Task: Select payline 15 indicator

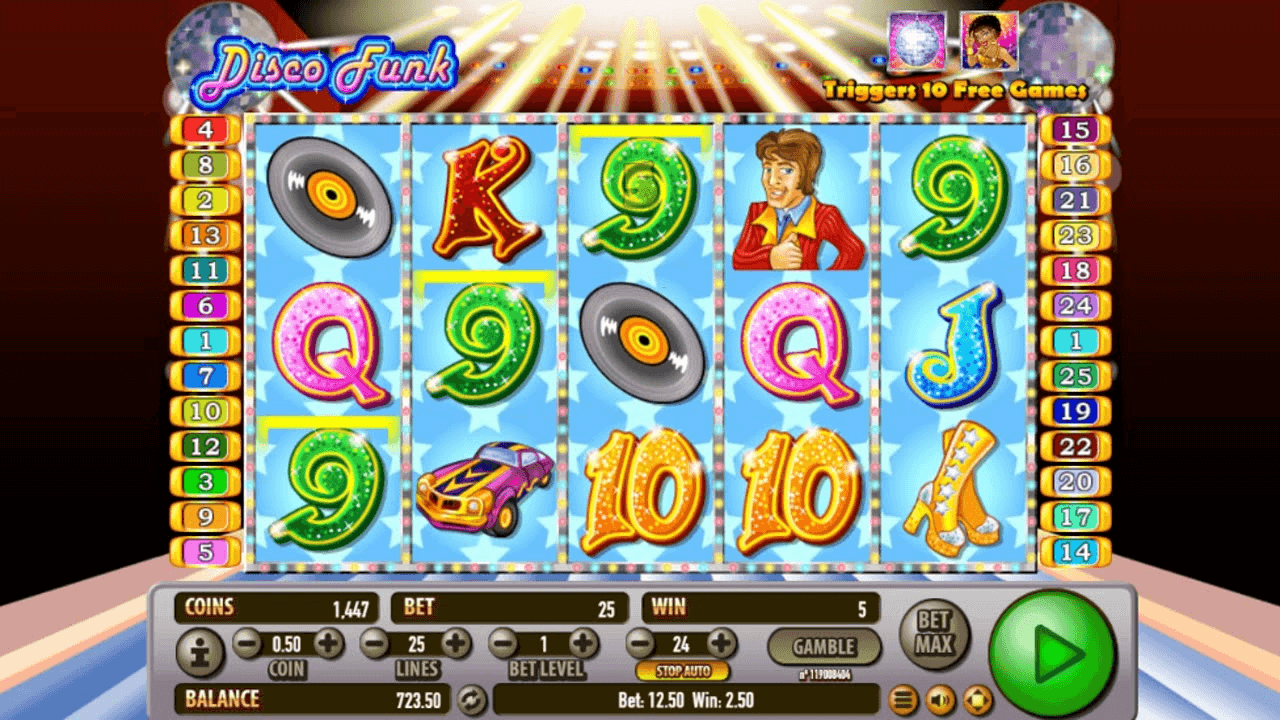Action: [1075, 130]
